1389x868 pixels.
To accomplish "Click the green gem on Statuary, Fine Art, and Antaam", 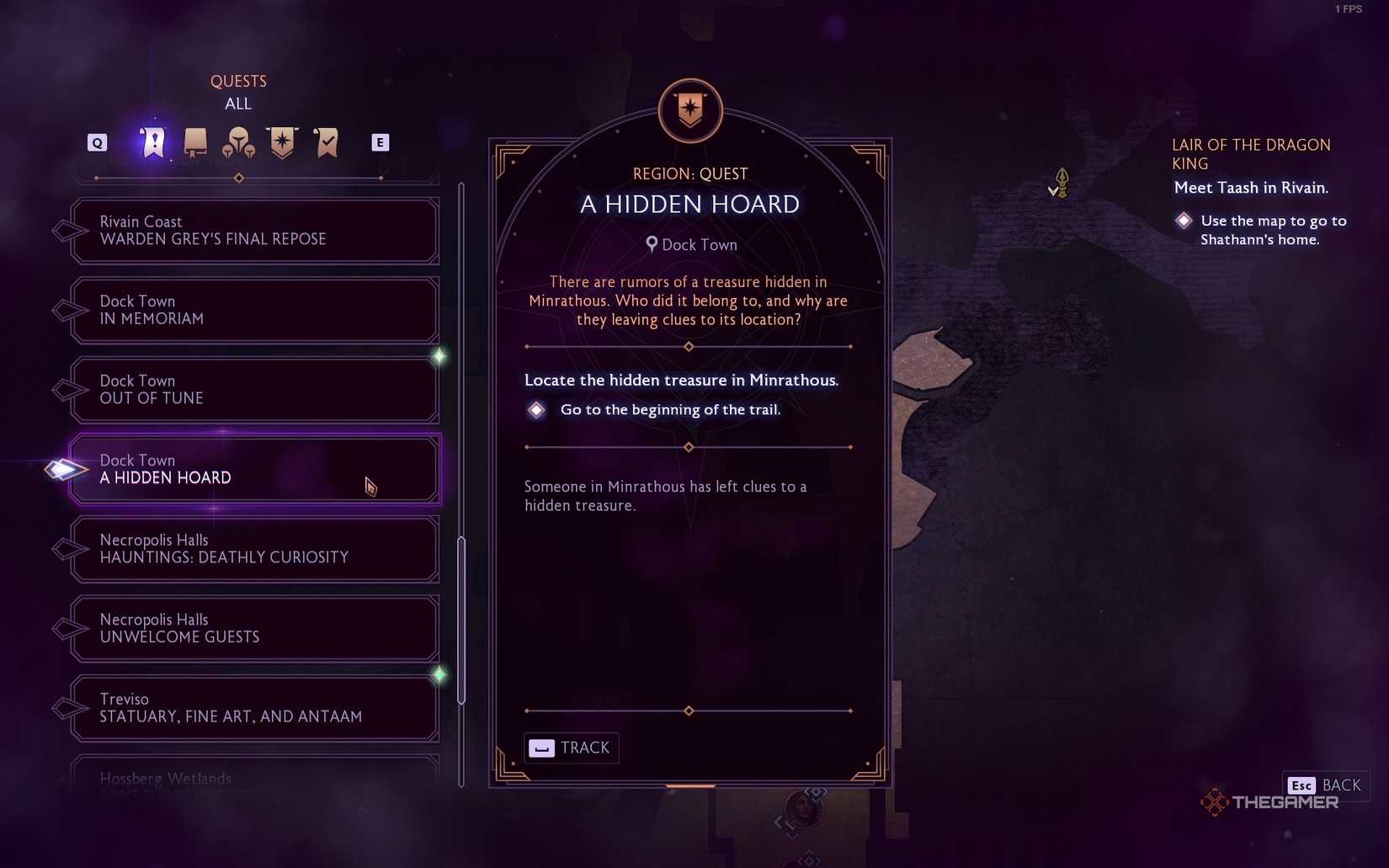I will click(x=439, y=673).
